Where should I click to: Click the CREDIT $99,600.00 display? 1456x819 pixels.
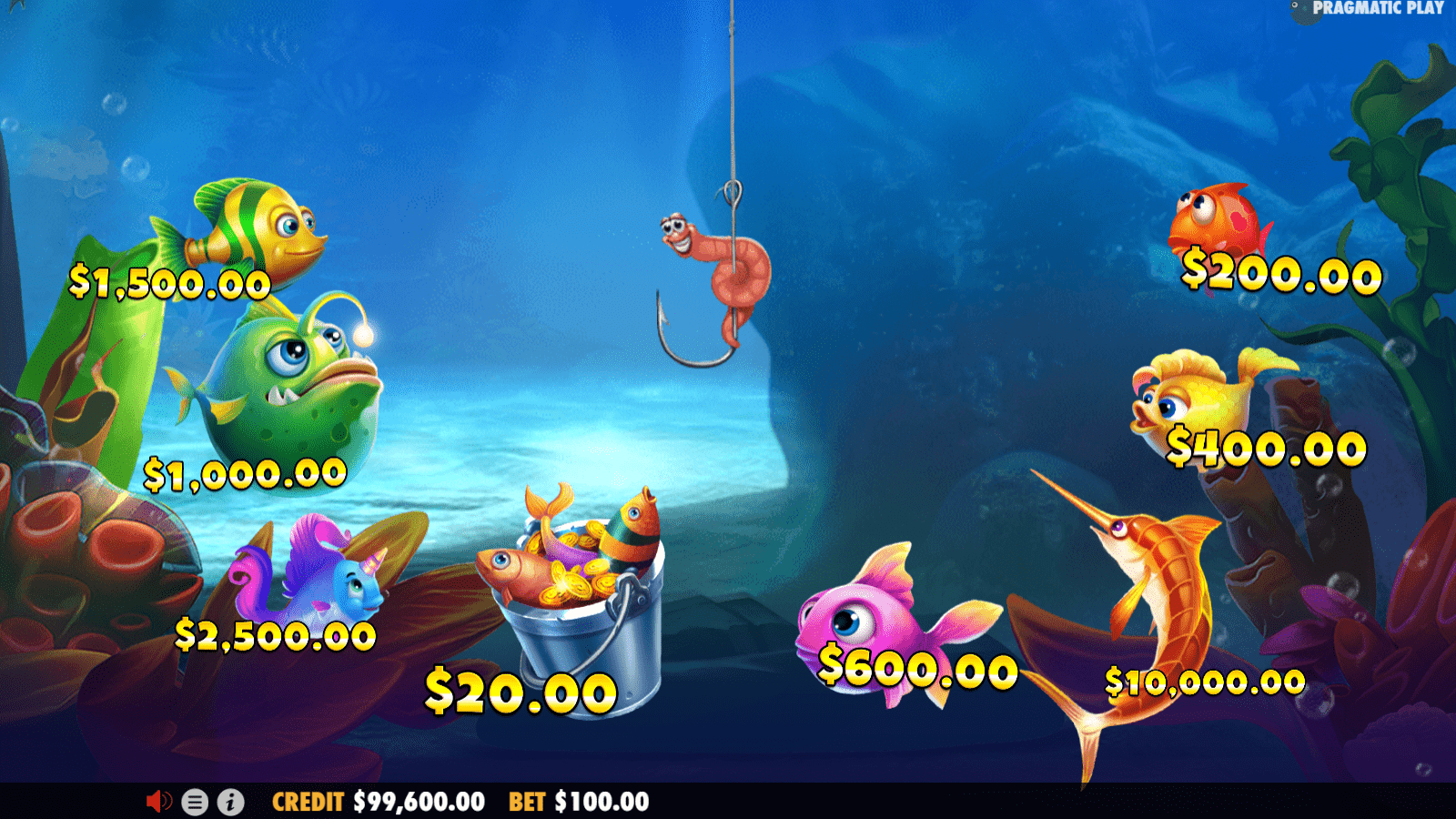[x=377, y=803]
